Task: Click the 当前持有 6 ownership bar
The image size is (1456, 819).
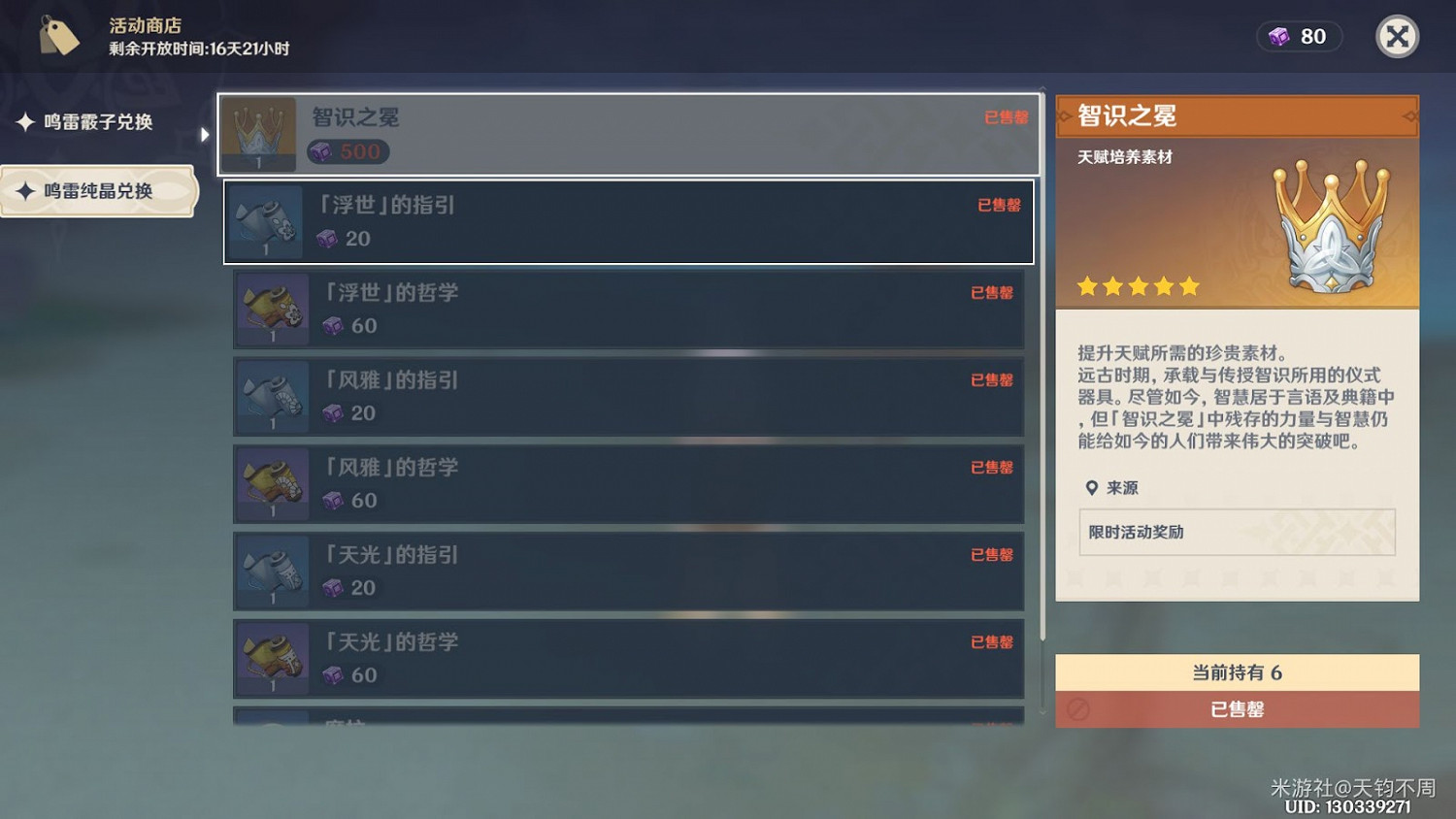Action: point(1238,672)
